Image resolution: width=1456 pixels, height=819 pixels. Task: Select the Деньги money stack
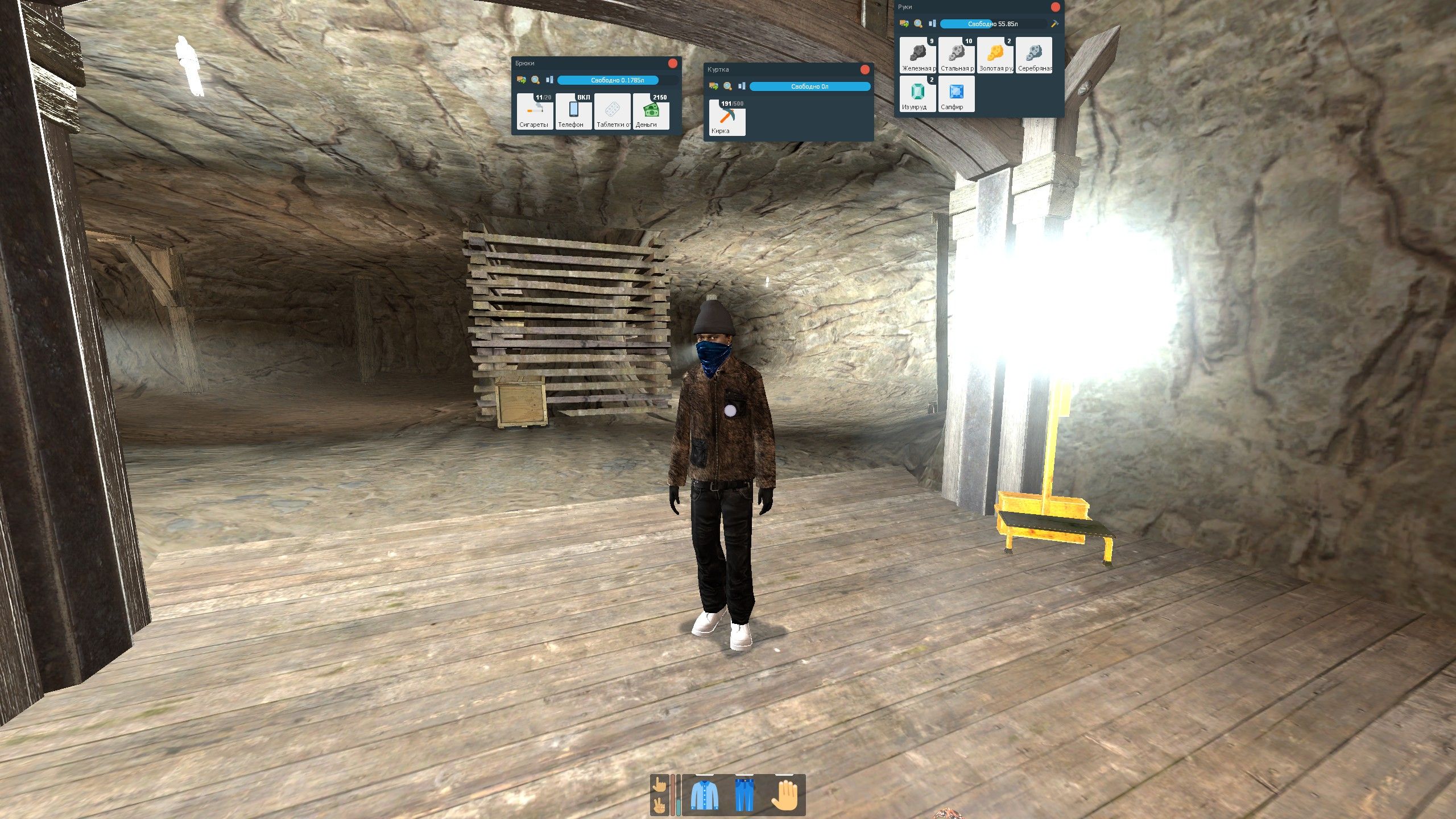pos(651,111)
